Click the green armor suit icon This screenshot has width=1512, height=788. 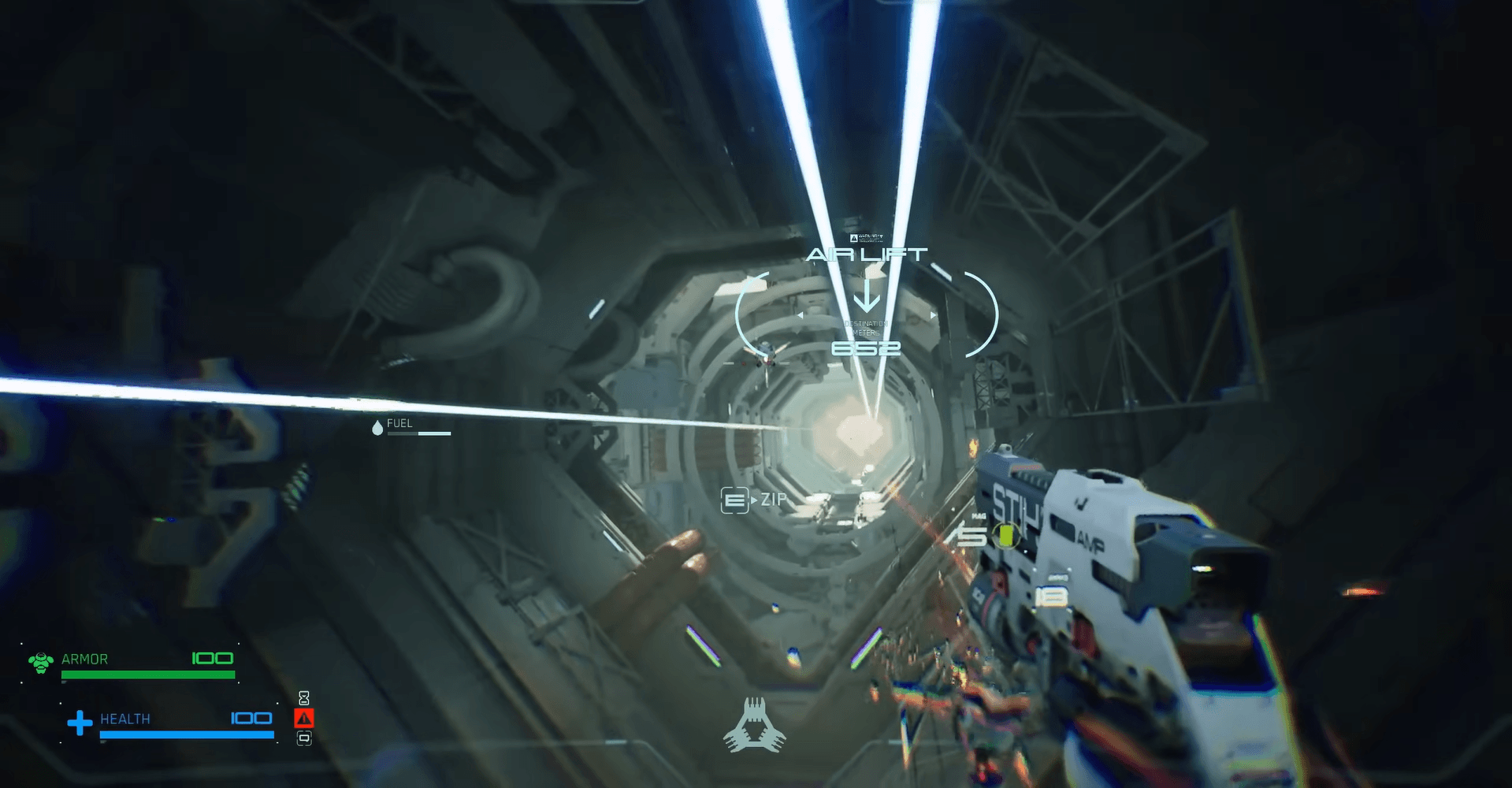40,662
